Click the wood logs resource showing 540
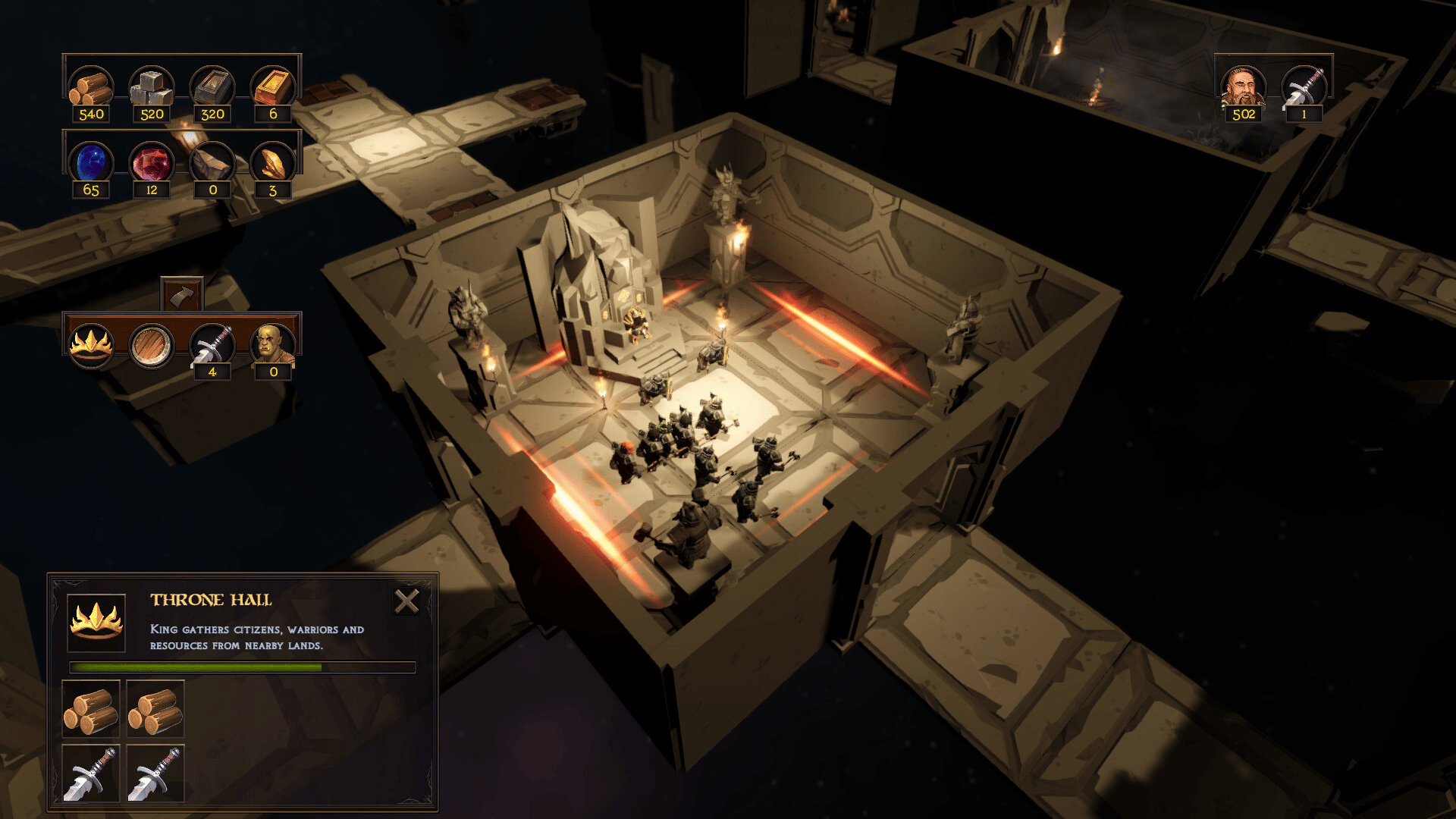The width and height of the screenshot is (1456, 819). pyautogui.click(x=91, y=88)
